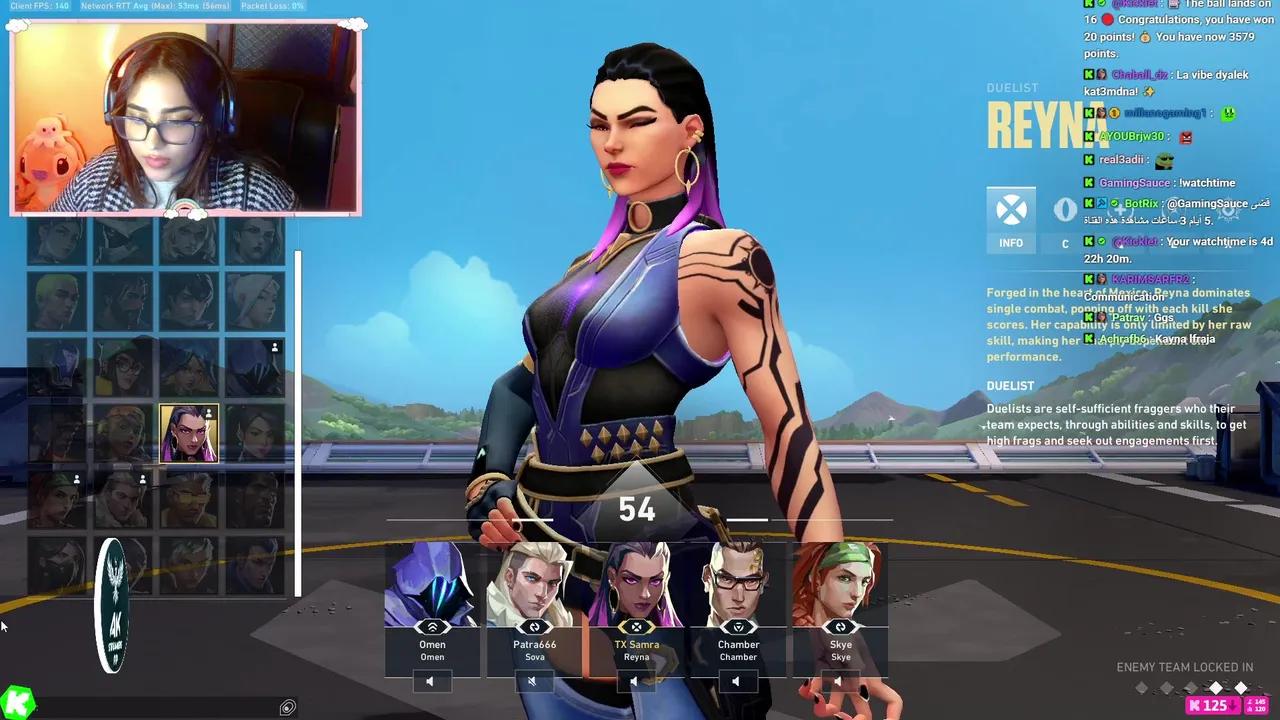Click the Duelist emblem on TX Samra's card
Viewport: 1280px width, 720px height.
coord(637,627)
